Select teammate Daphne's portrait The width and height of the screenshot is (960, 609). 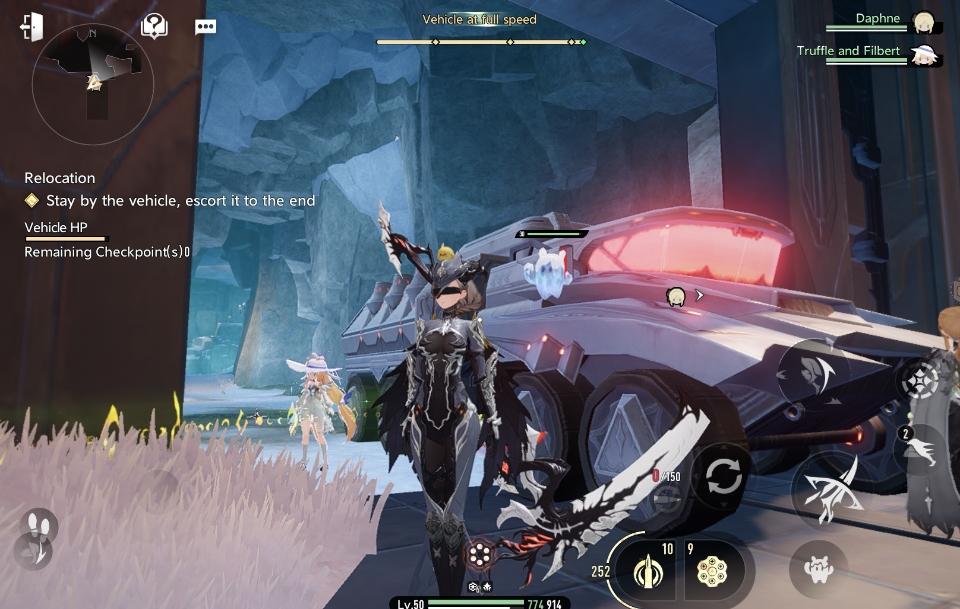click(923, 23)
